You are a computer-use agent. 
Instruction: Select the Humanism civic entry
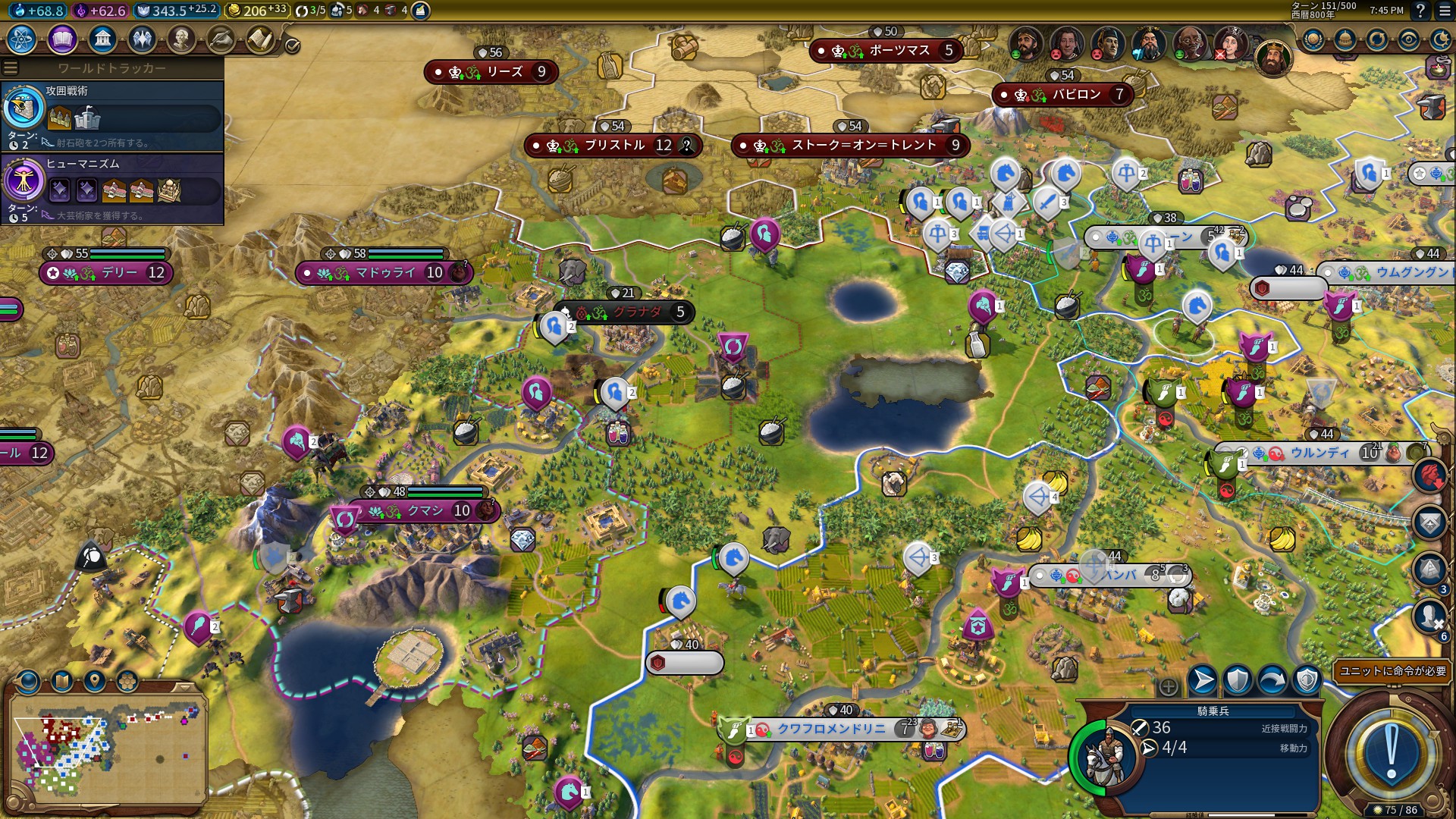112,187
